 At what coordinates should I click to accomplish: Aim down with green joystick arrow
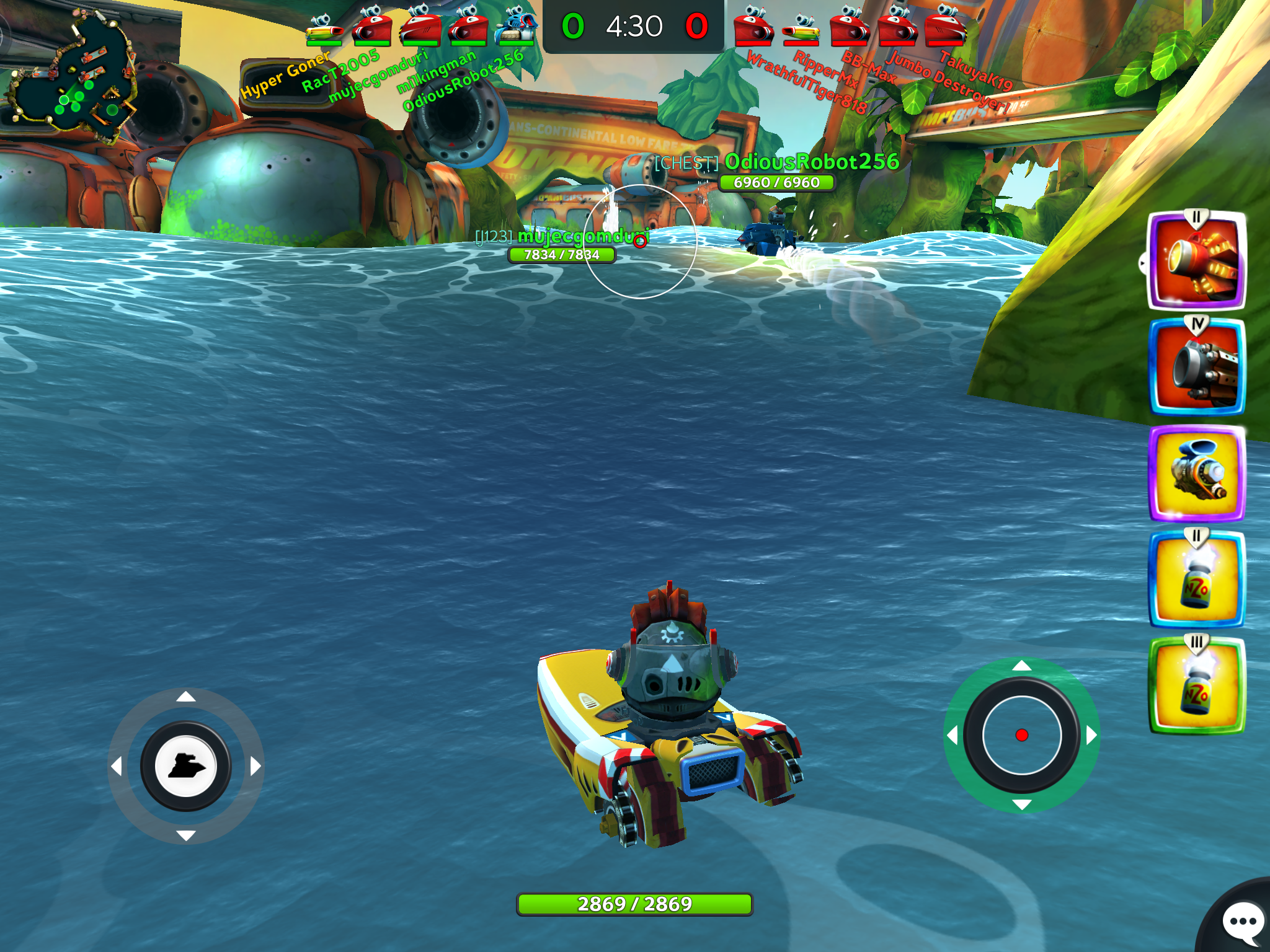(1021, 804)
